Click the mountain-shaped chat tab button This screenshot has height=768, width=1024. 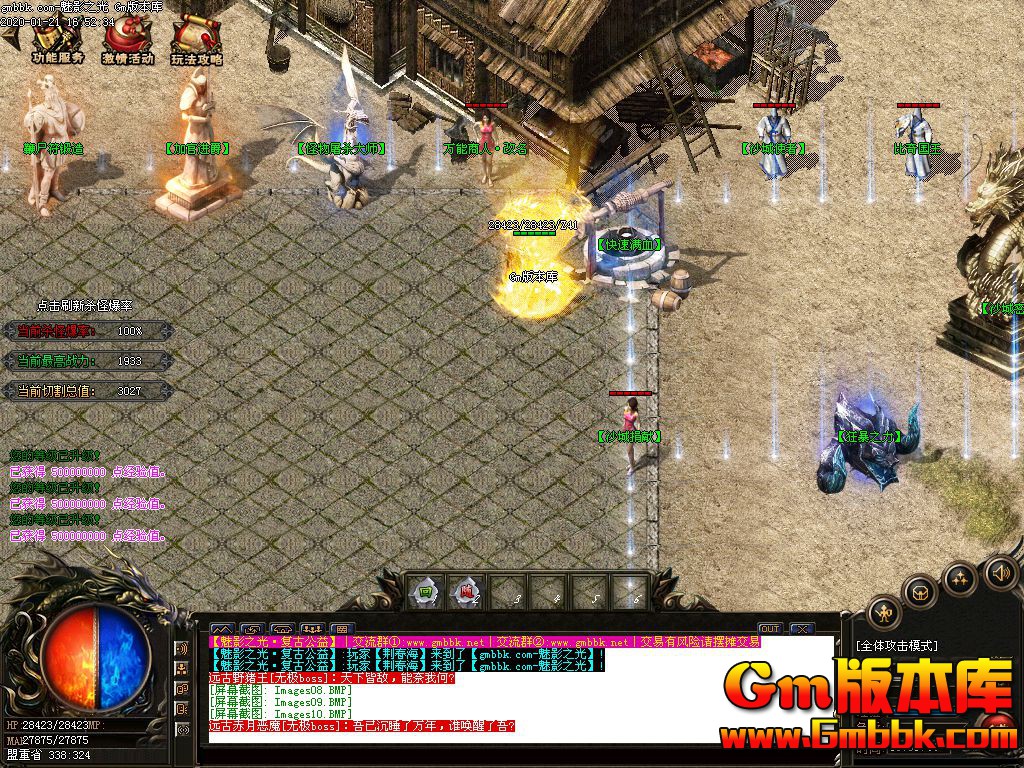[222, 630]
